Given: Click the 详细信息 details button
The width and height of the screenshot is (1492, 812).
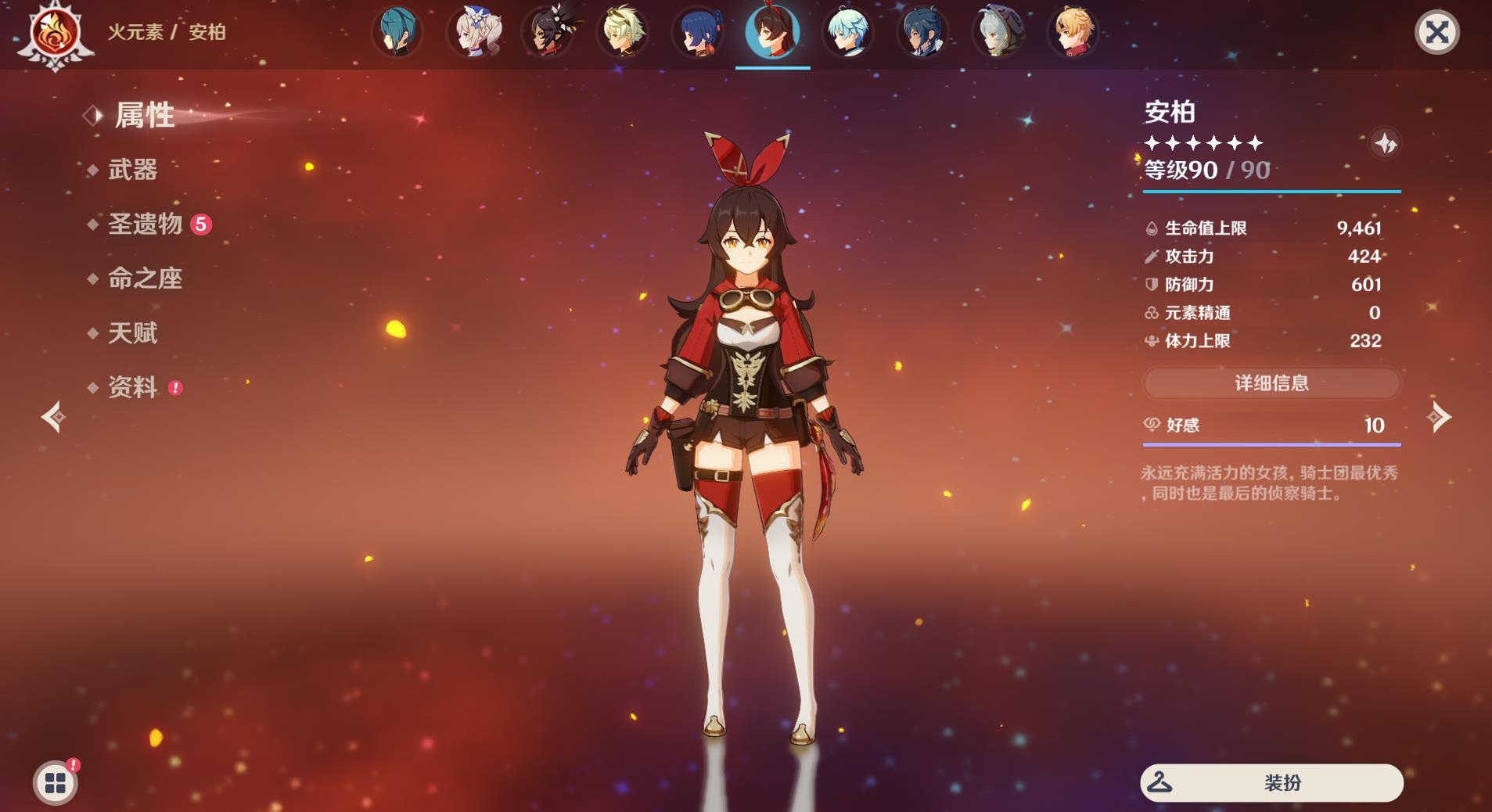Looking at the screenshot, I should 1271,383.
